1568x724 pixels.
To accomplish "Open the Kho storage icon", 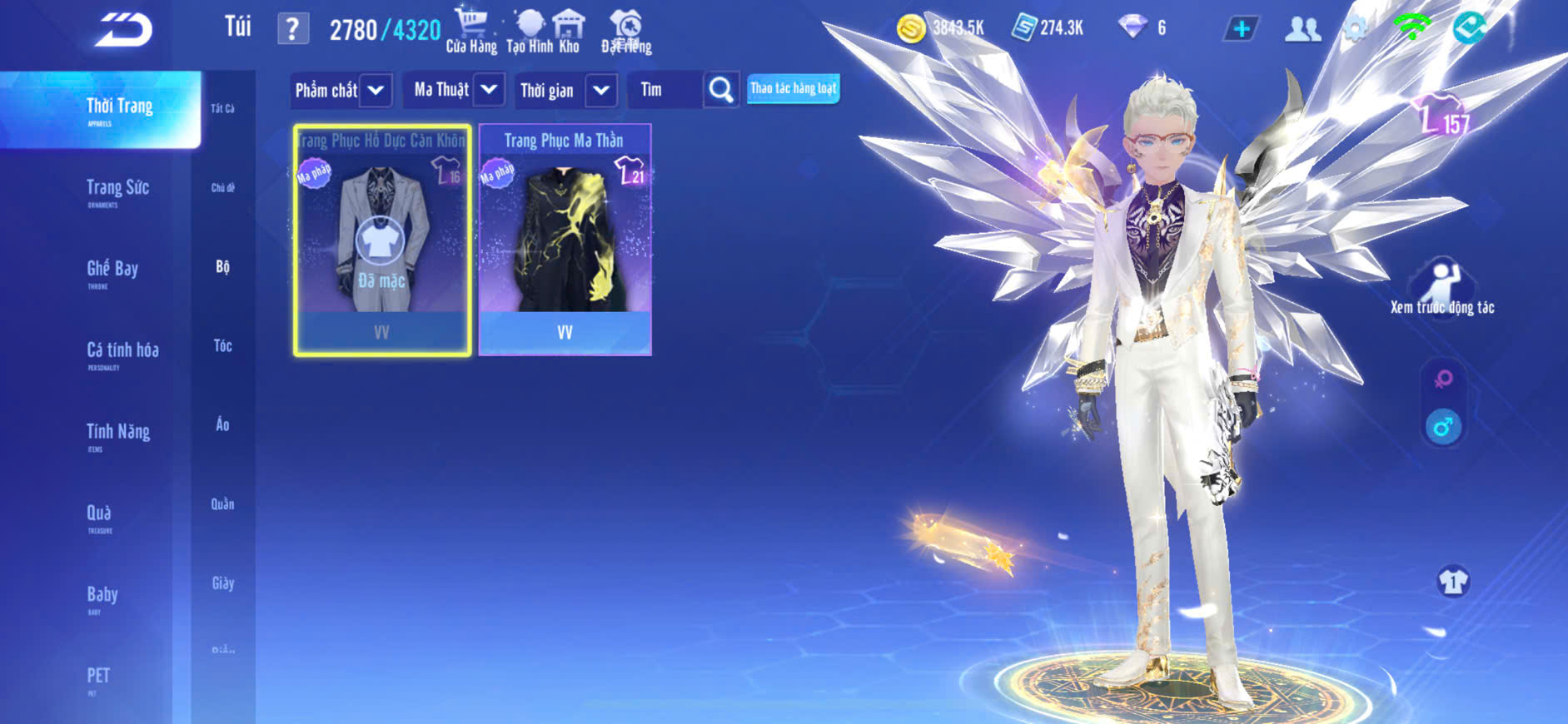I will tap(569, 31).
